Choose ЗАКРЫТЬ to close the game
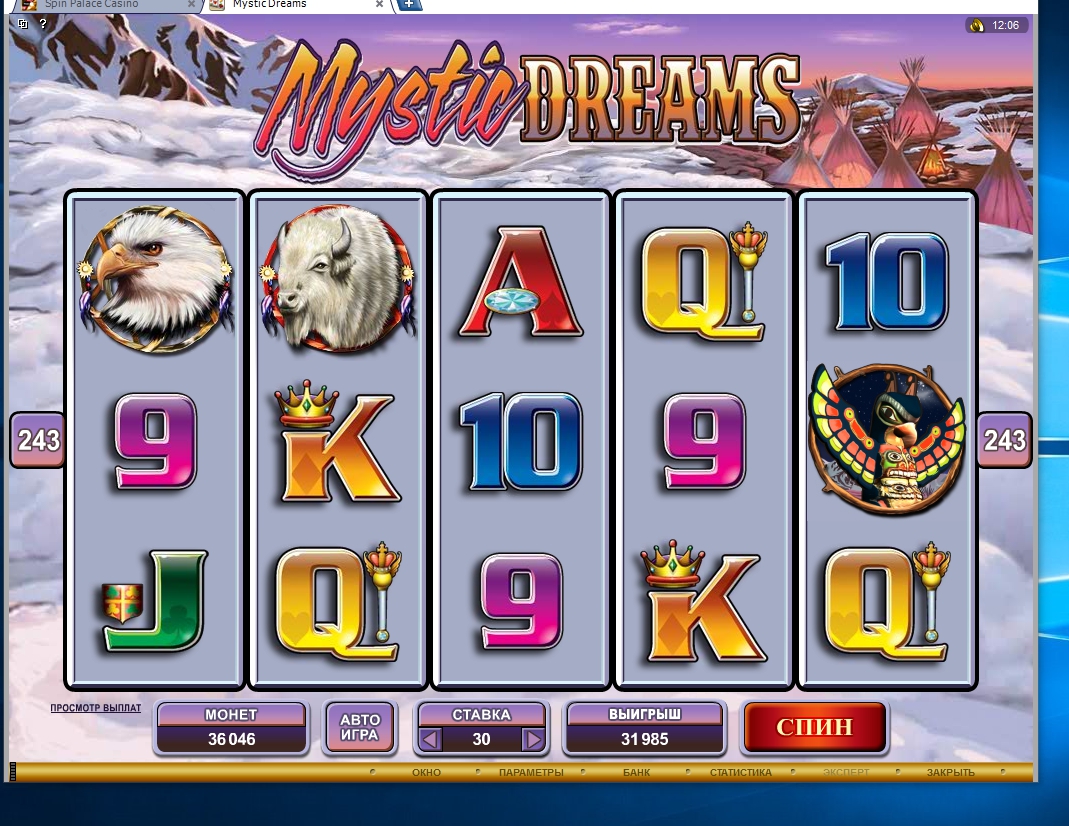This screenshot has height=826, width=1069. click(950, 772)
